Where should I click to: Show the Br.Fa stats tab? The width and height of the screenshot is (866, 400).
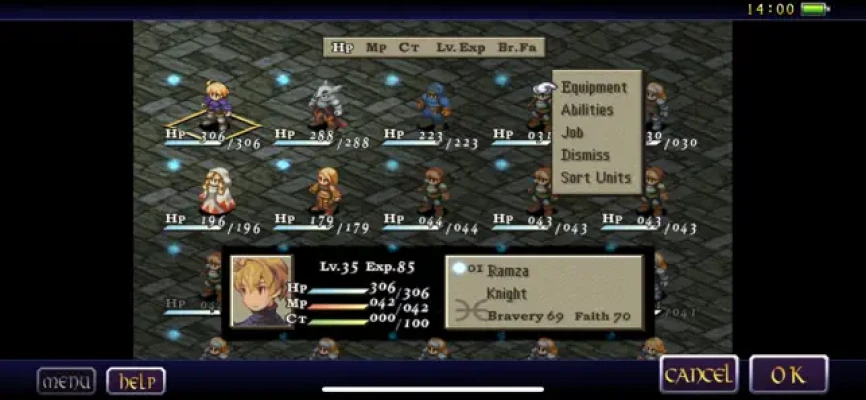coord(518,47)
